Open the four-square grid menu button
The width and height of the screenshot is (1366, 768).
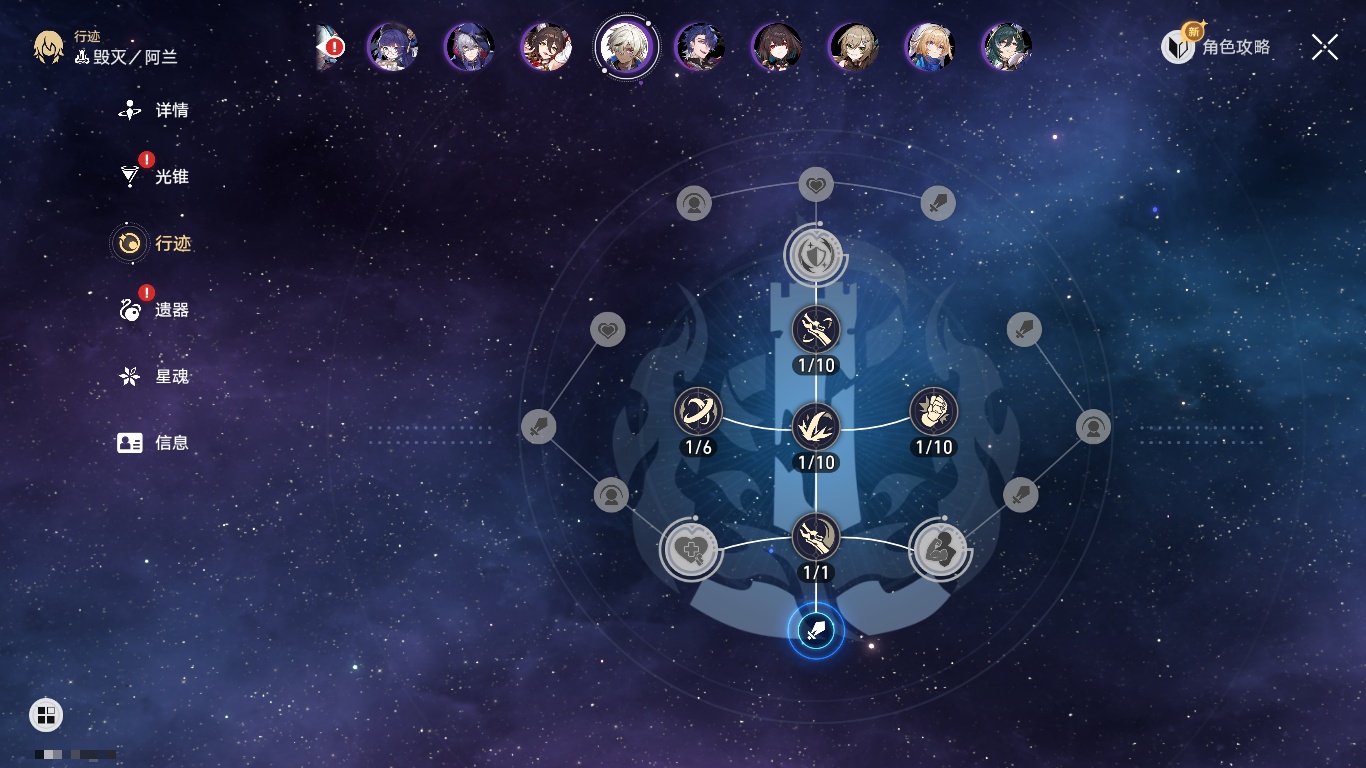click(x=46, y=714)
